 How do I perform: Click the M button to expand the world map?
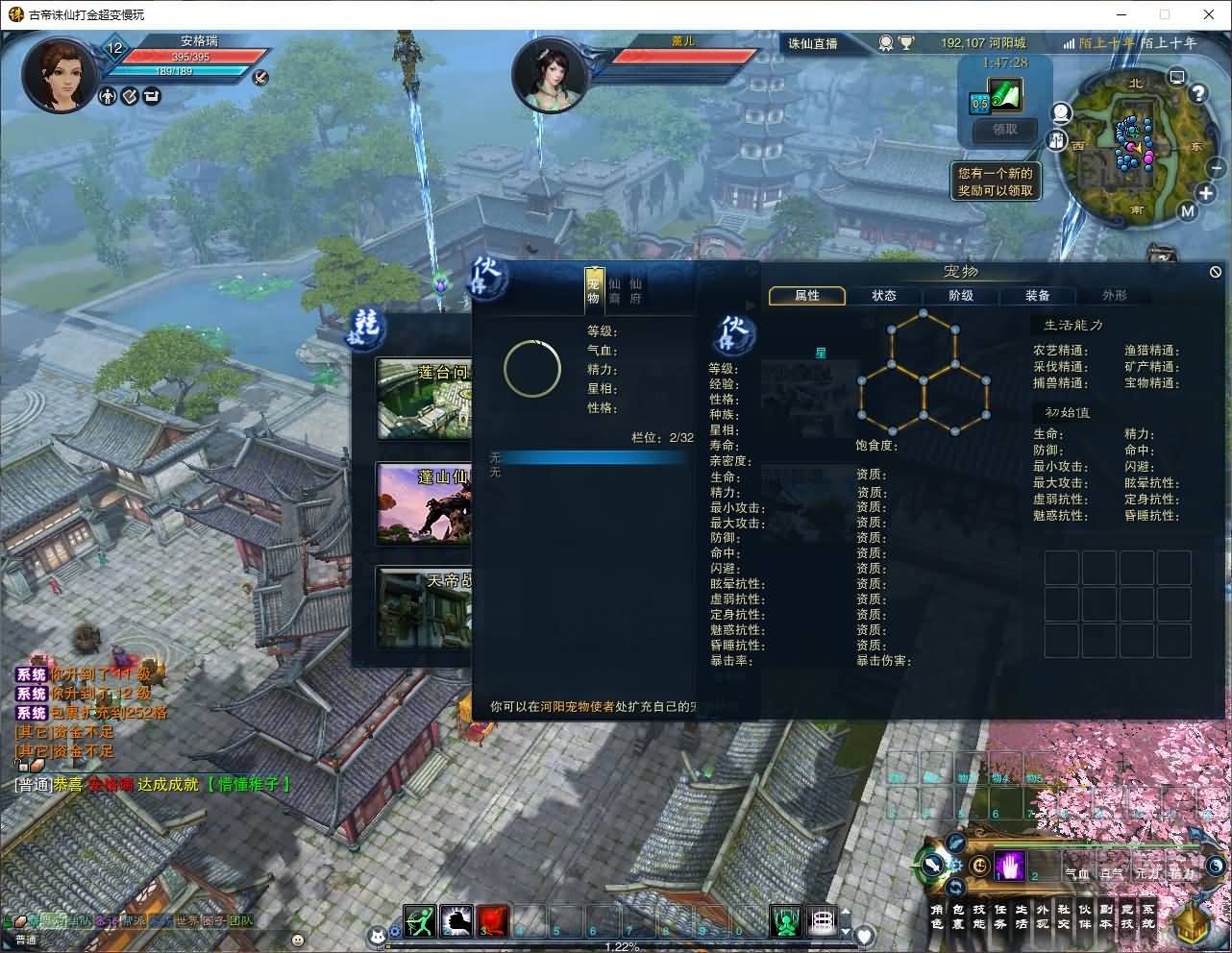tap(1189, 209)
